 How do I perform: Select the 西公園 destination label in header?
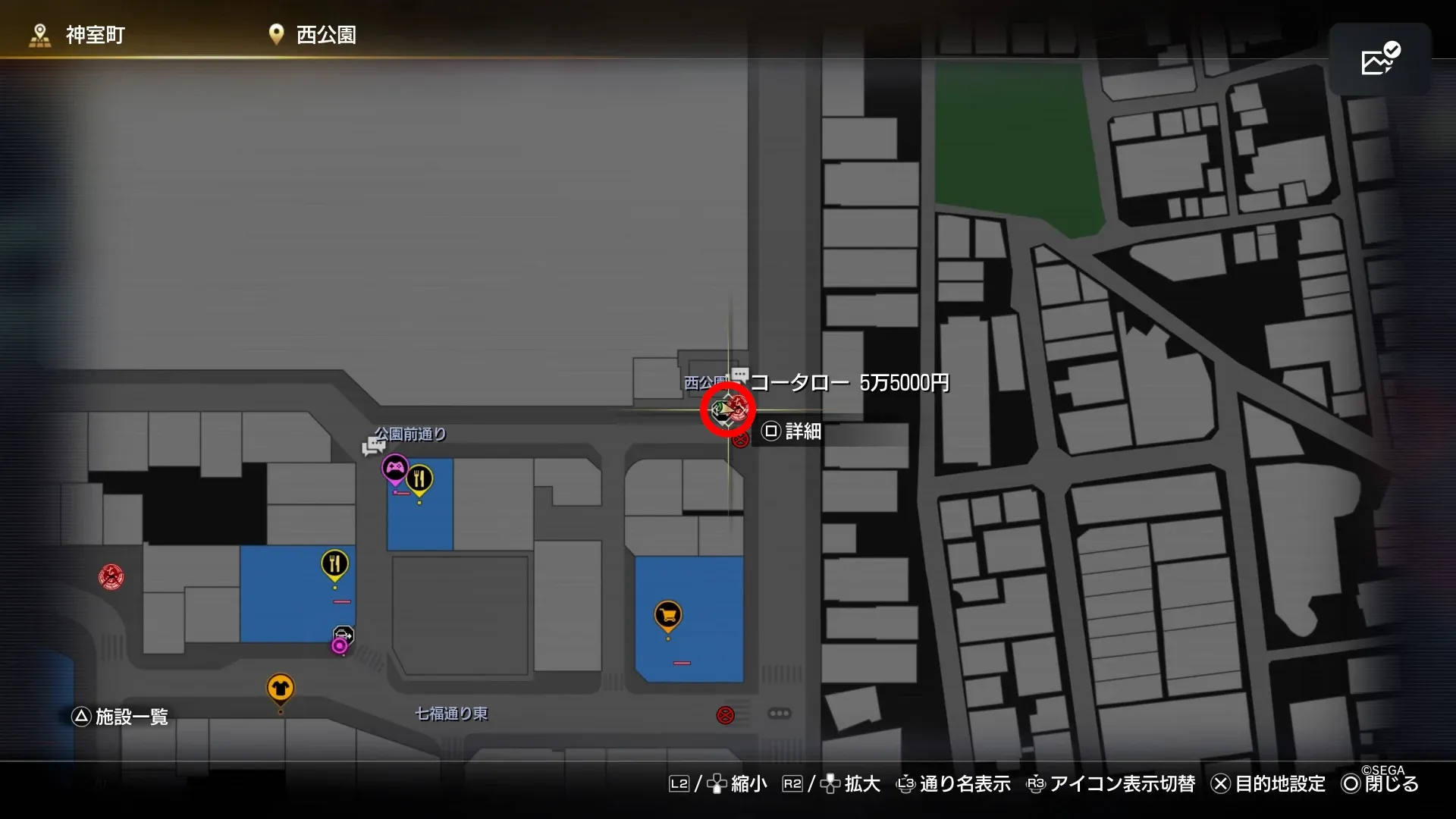point(325,34)
